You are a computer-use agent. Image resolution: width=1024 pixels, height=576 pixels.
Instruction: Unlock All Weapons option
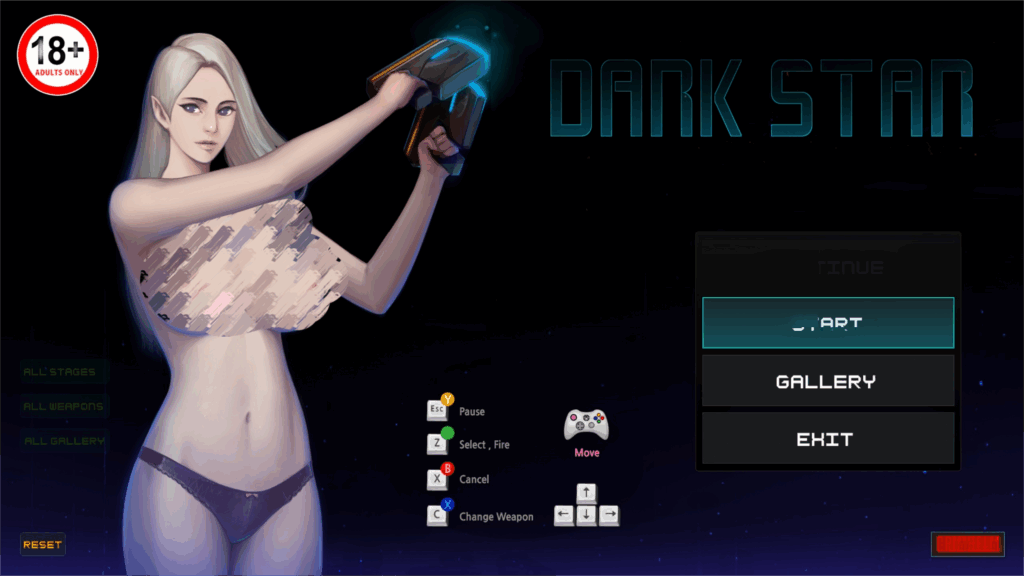[x=64, y=406]
